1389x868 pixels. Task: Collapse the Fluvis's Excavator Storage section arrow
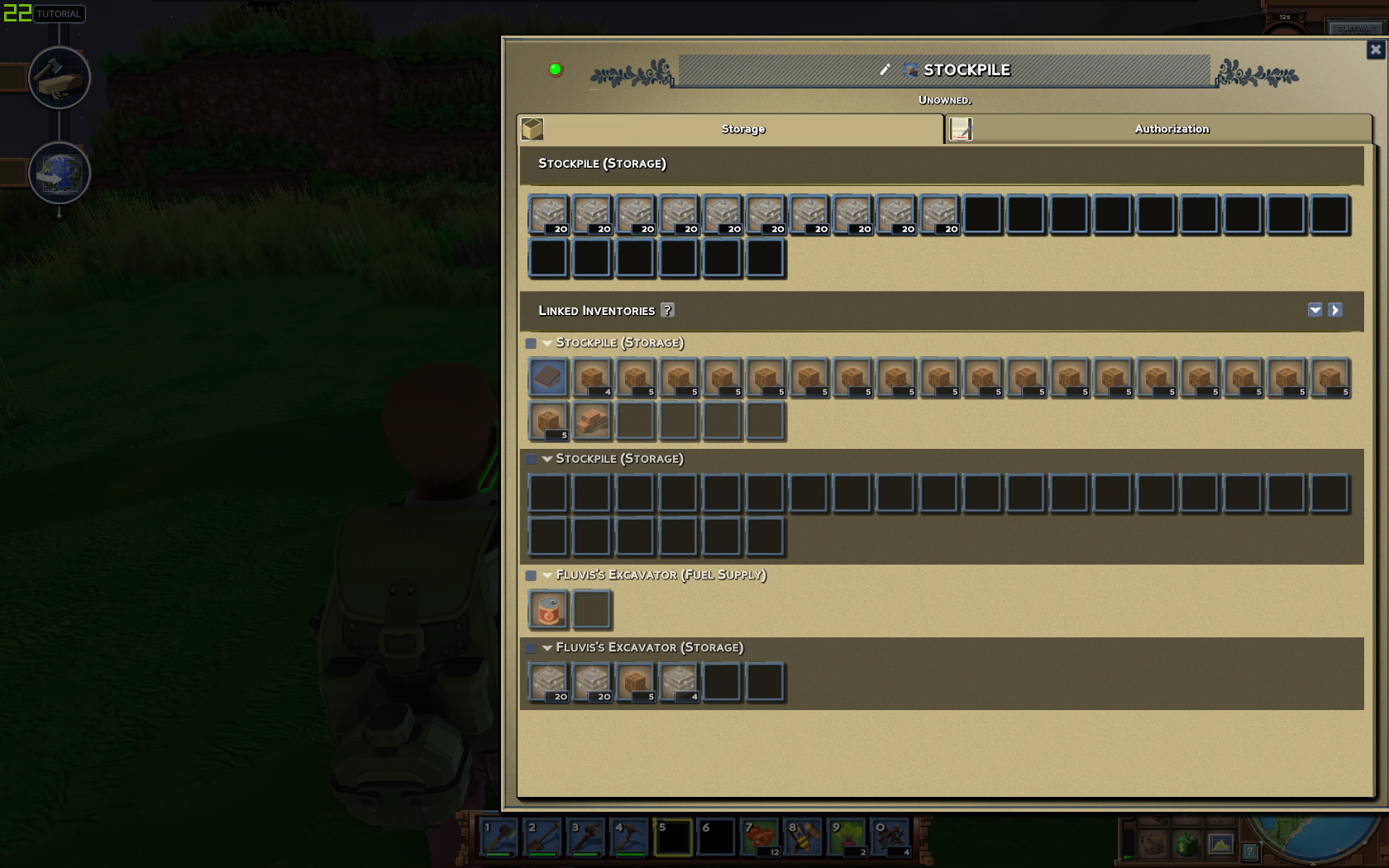547,648
